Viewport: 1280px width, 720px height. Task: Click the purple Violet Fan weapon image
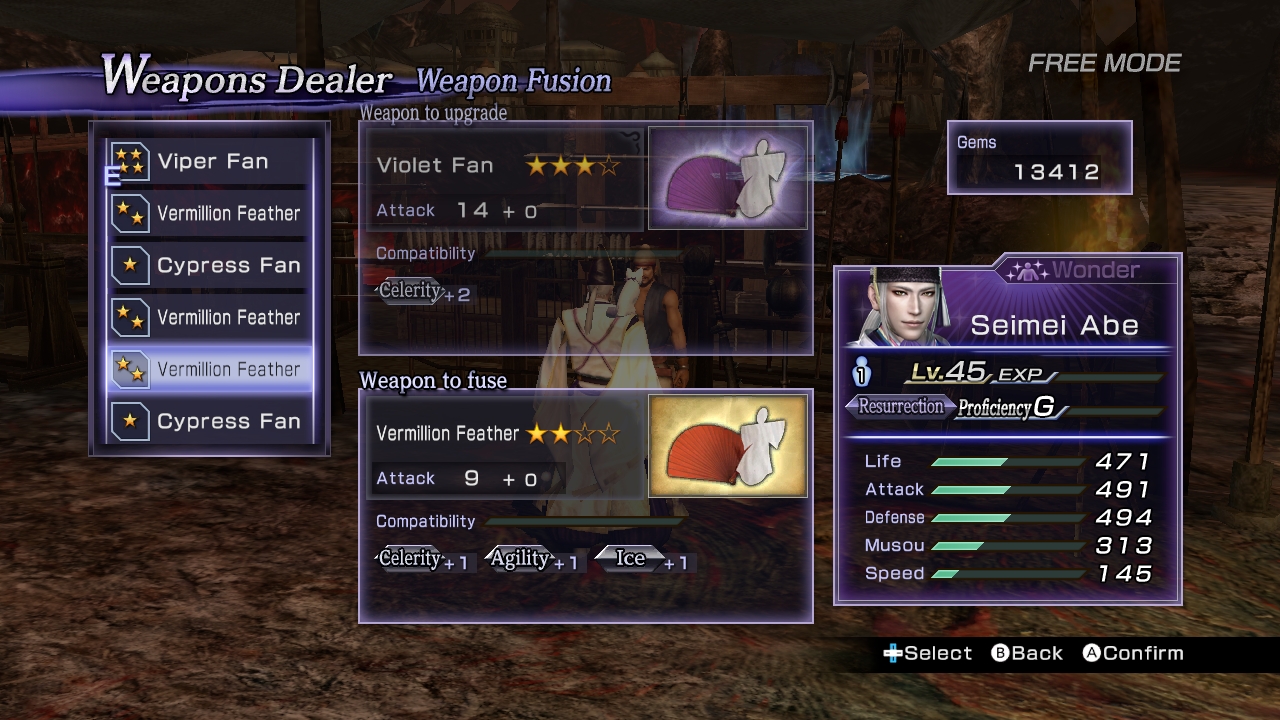point(727,178)
